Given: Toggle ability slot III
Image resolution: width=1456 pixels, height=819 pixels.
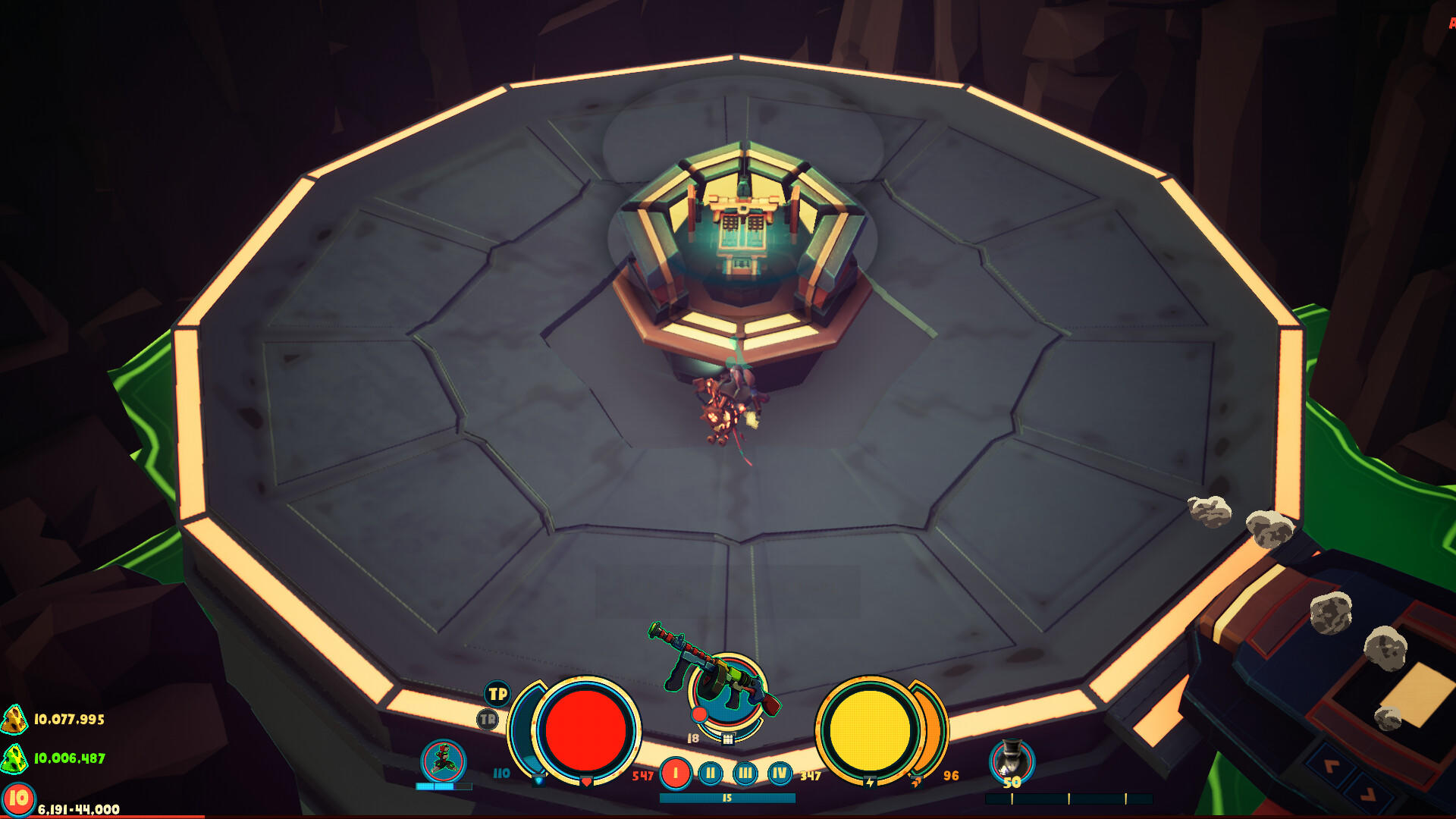Looking at the screenshot, I should tap(744, 774).
